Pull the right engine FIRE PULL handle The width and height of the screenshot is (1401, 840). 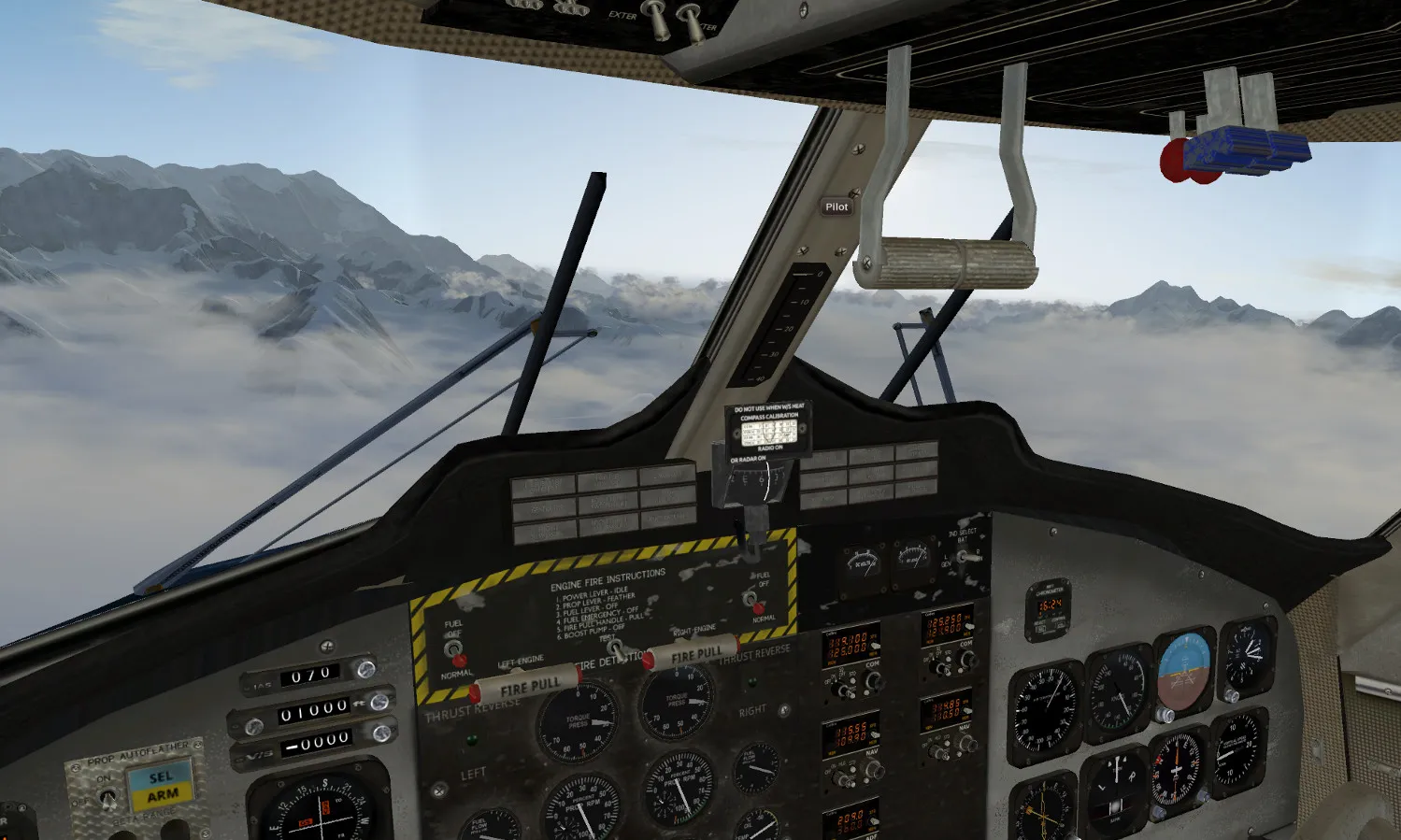click(693, 653)
